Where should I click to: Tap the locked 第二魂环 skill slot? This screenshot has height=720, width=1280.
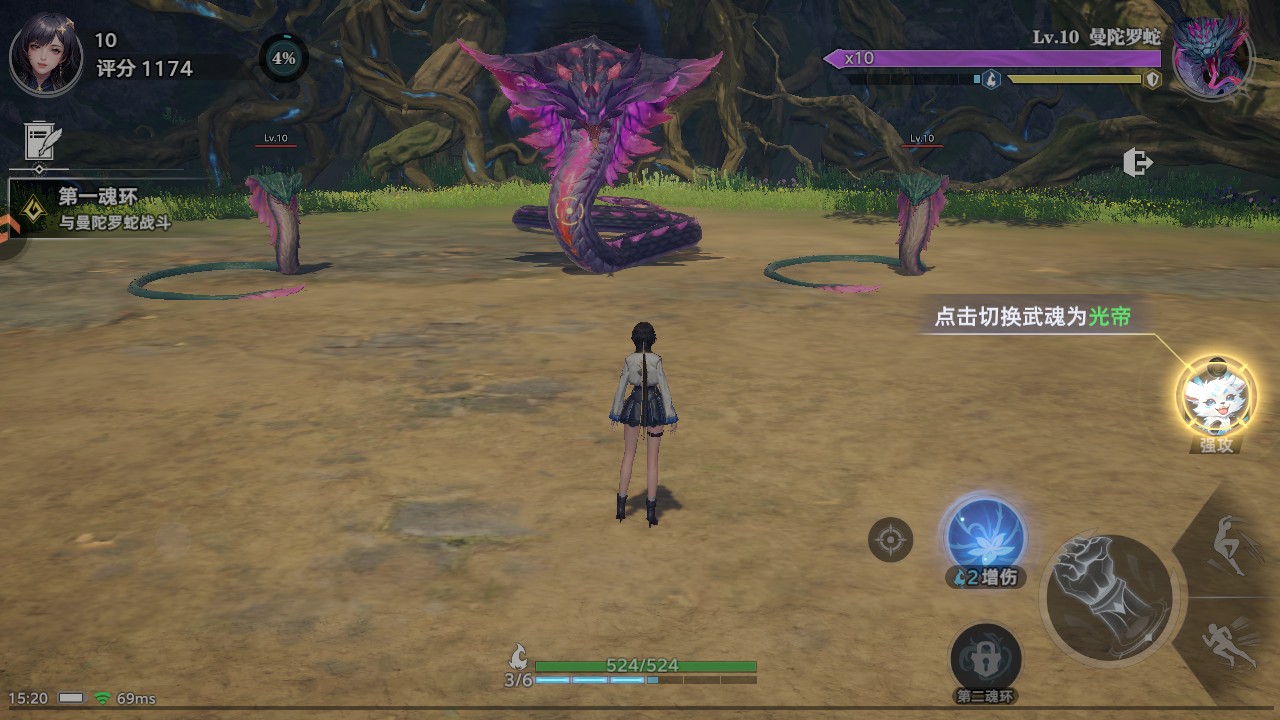pyautogui.click(x=985, y=659)
